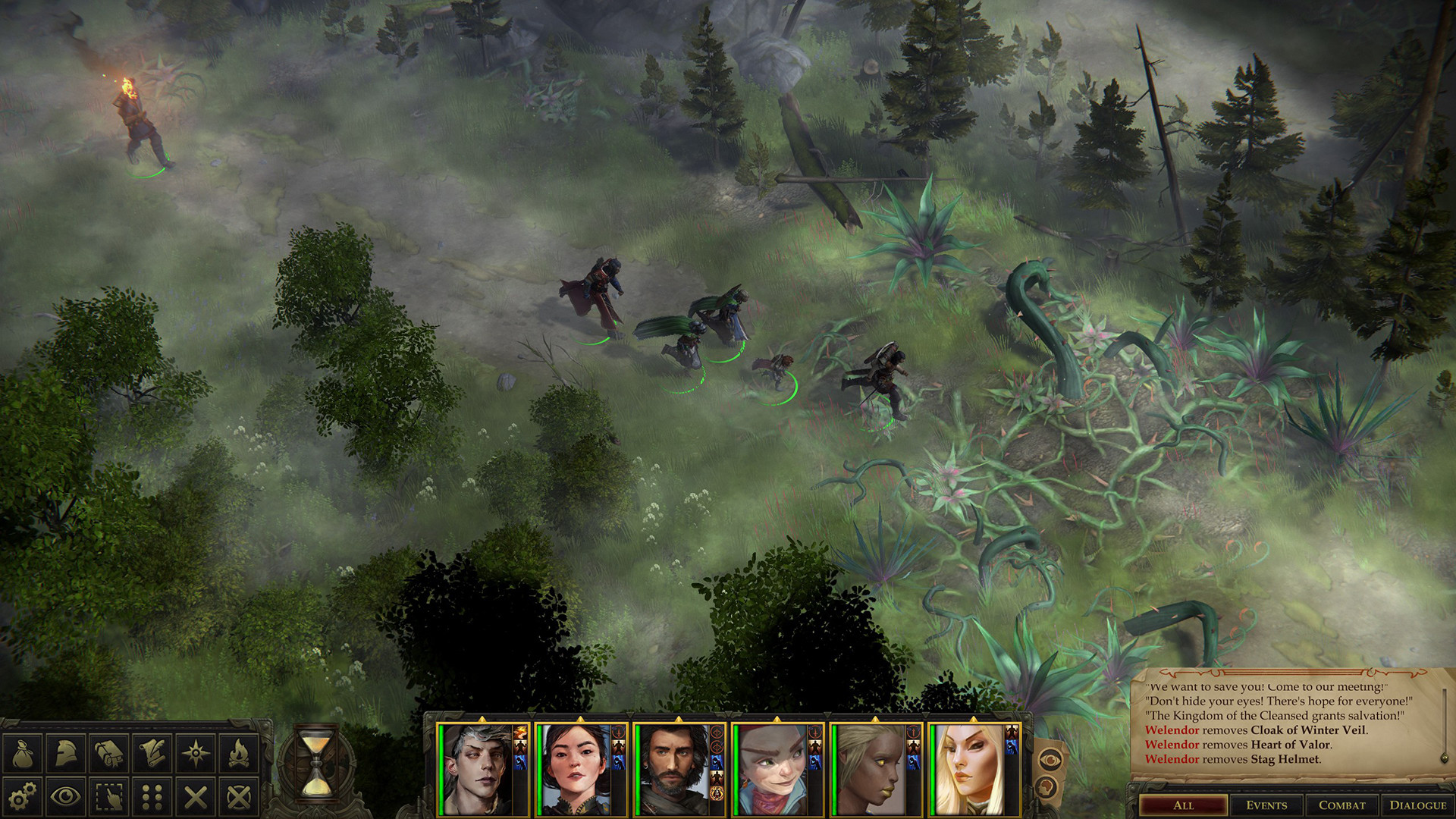Select the bearded man portrait
This screenshot has width=1456, height=819.
672,769
